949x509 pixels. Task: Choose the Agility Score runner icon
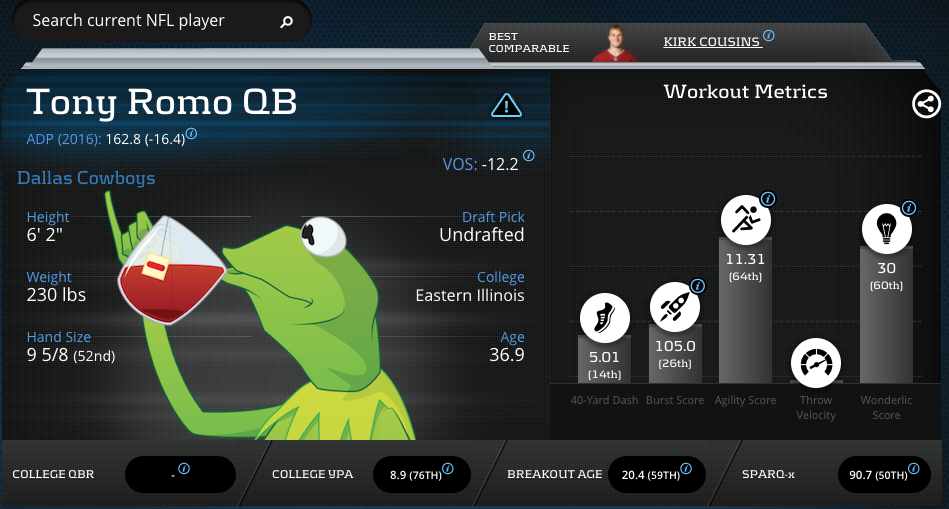click(x=745, y=219)
